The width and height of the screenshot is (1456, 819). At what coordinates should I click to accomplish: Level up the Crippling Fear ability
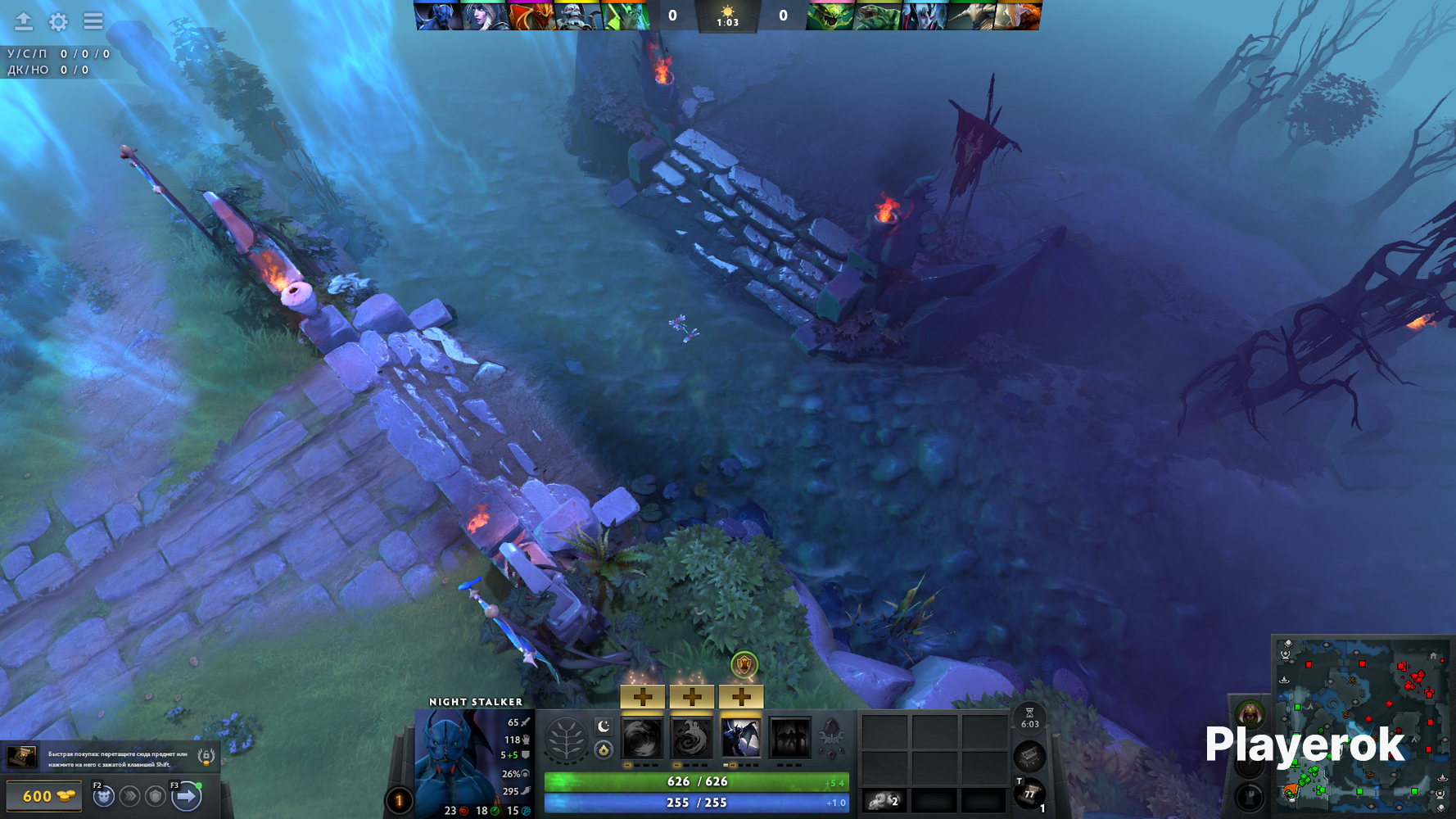pos(691,697)
